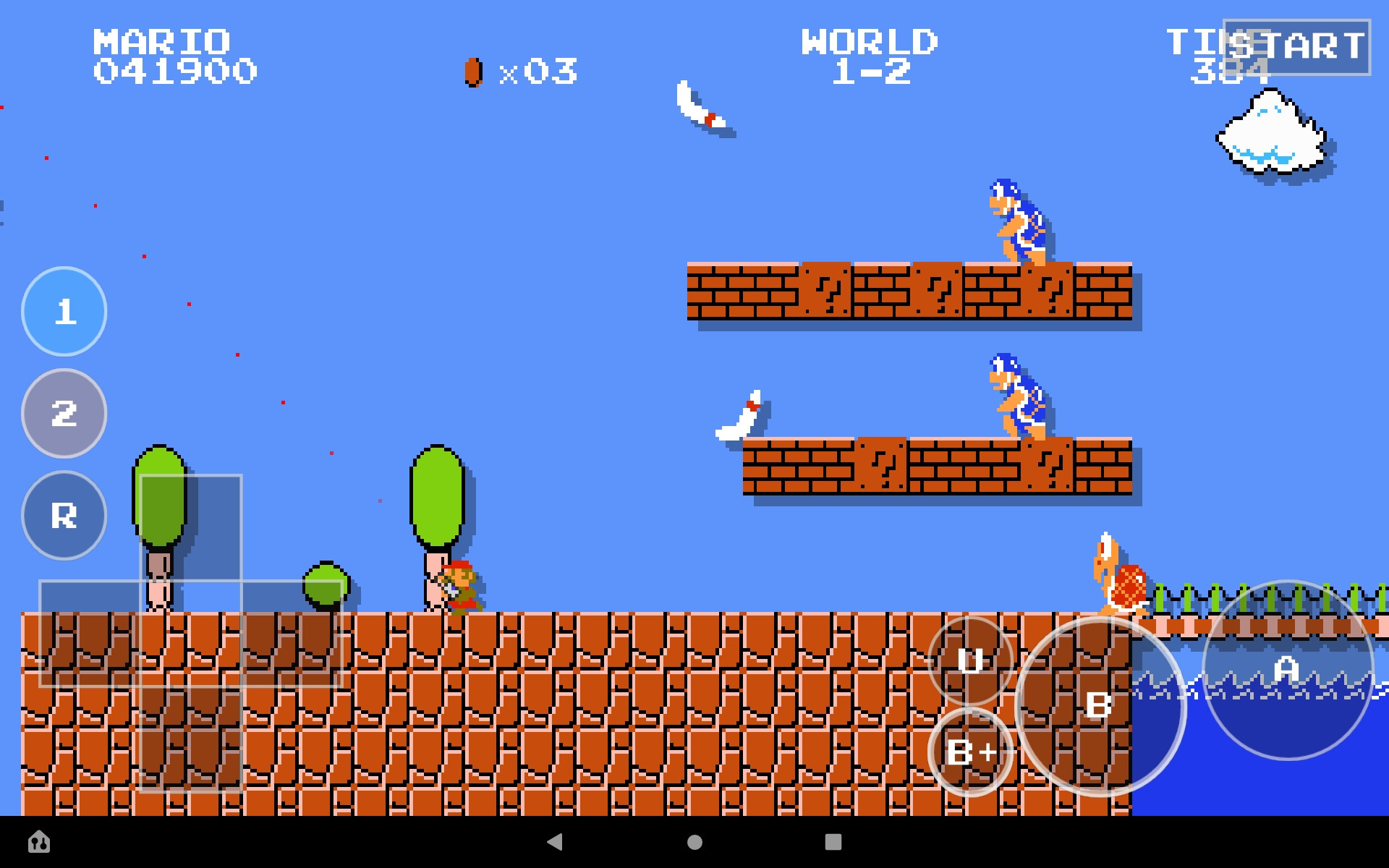Open recent apps with the square button

pos(833,841)
